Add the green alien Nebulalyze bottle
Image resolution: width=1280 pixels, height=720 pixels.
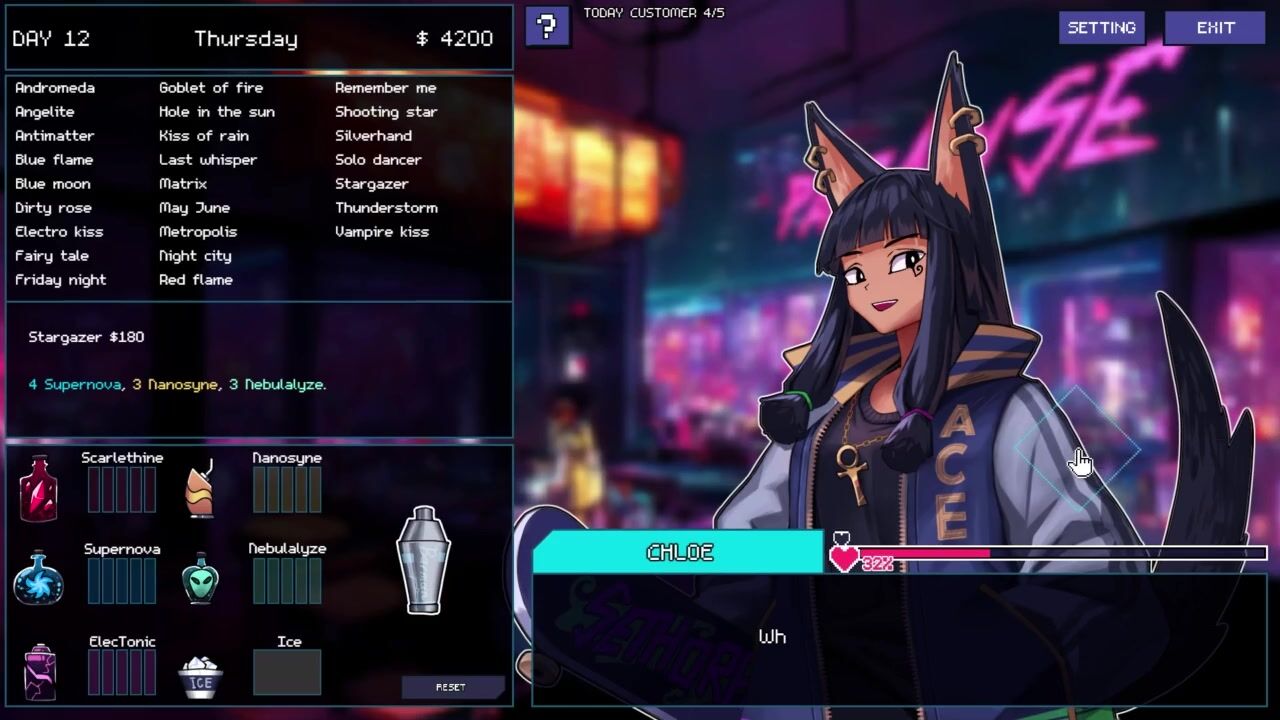point(201,578)
